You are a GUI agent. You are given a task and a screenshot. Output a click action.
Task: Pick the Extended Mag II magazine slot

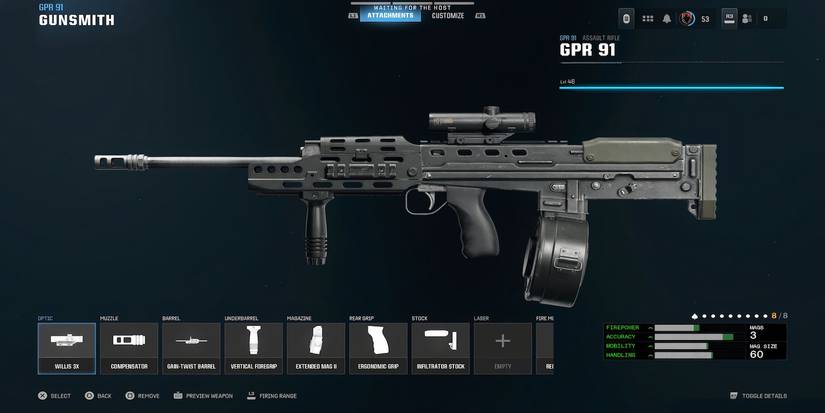click(x=316, y=348)
